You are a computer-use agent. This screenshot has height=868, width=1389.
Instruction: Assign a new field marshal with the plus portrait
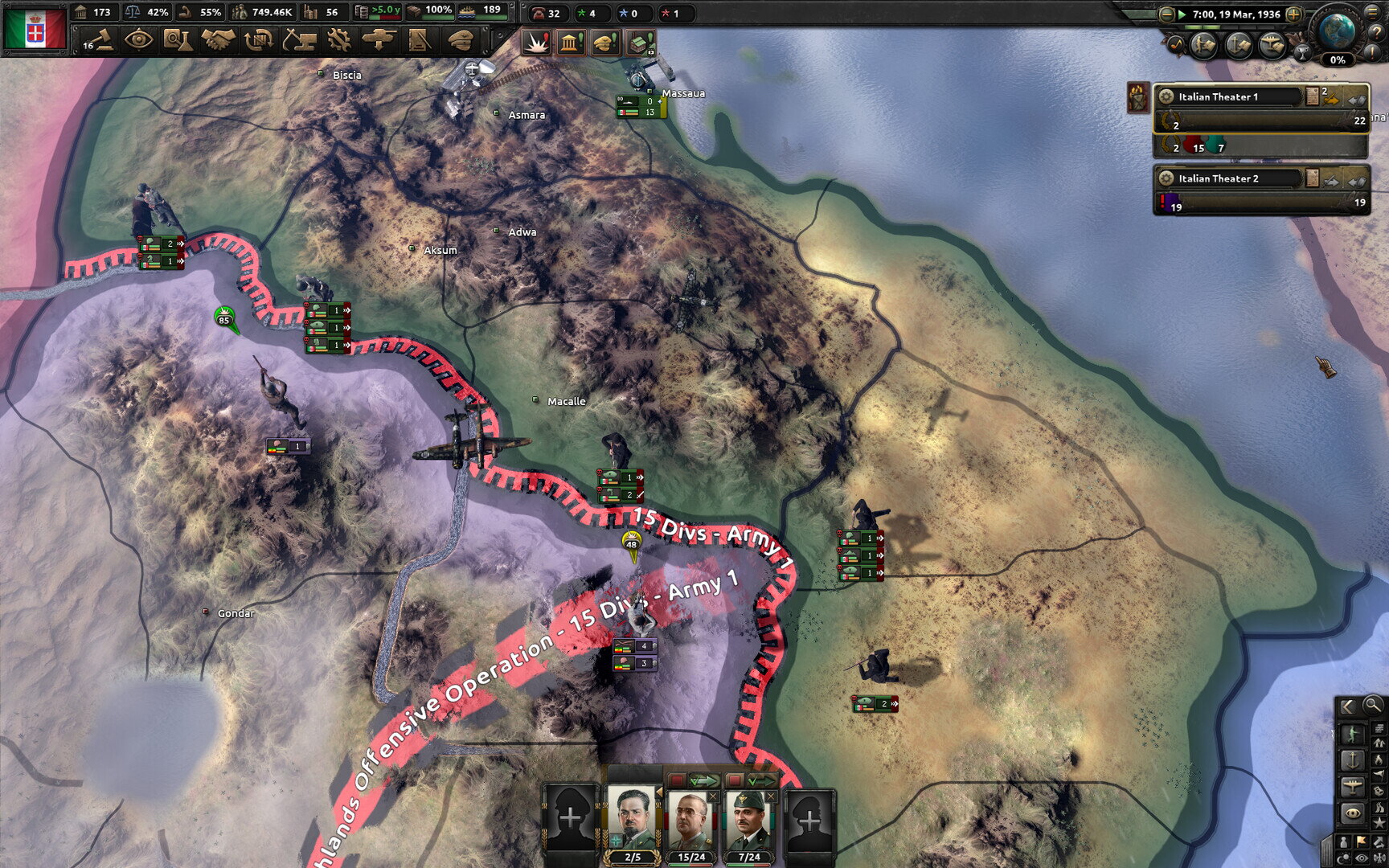pyautogui.click(x=569, y=817)
